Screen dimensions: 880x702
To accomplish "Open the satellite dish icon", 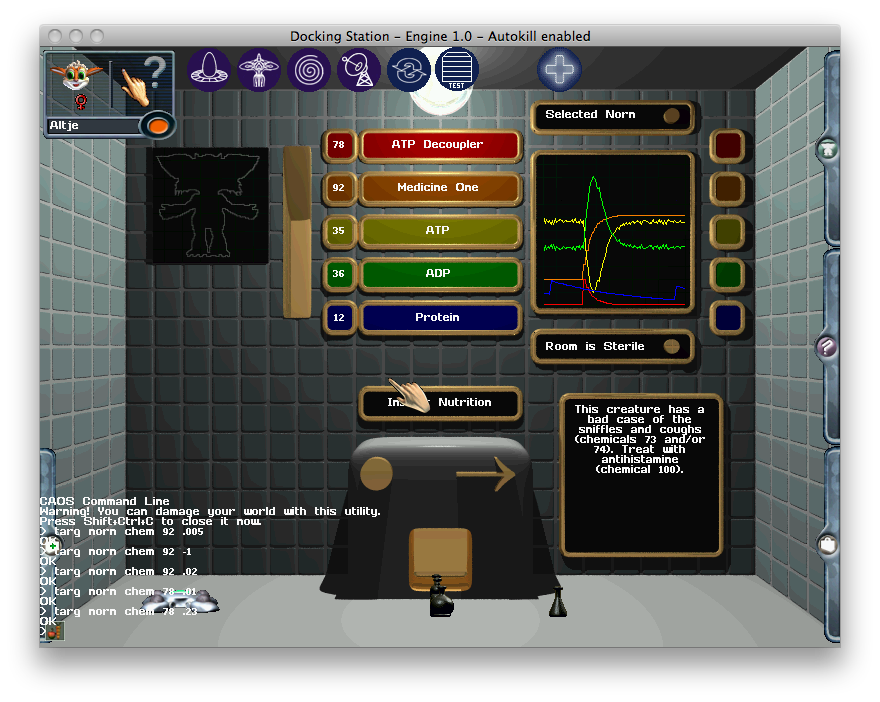I will pos(359,70).
